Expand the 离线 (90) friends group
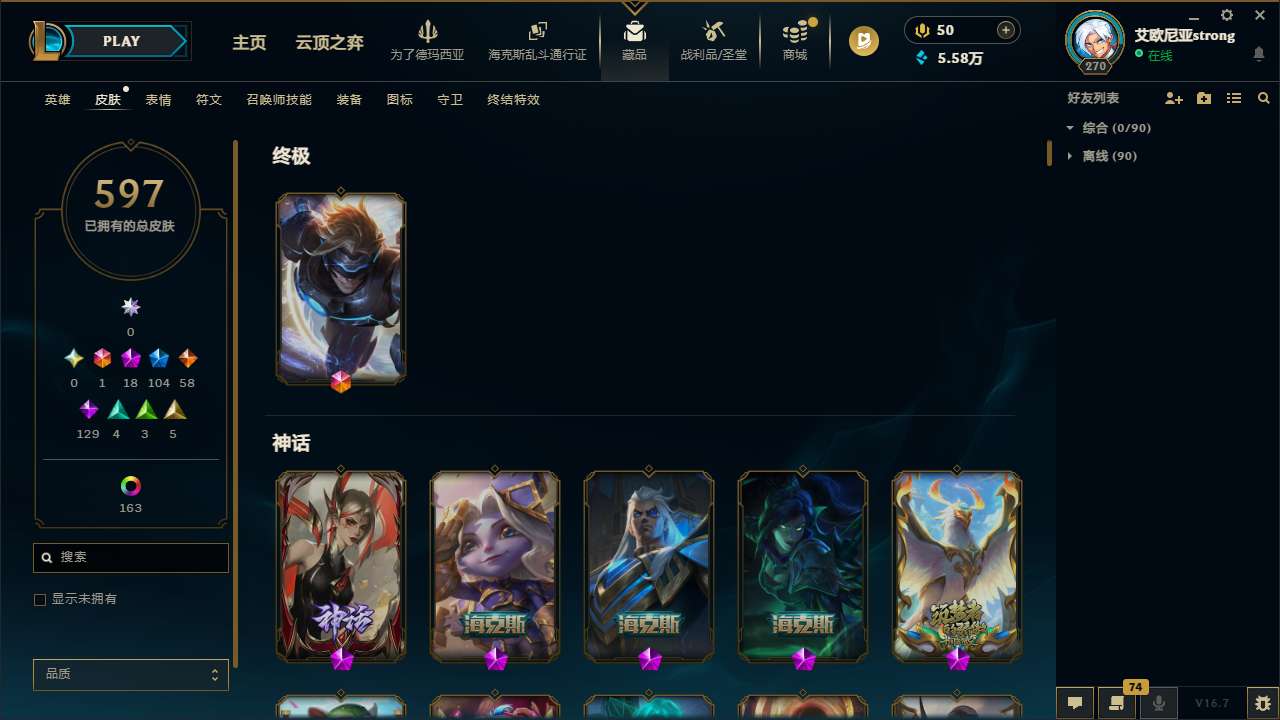This screenshot has height=720, width=1280. pyautogui.click(x=1070, y=156)
